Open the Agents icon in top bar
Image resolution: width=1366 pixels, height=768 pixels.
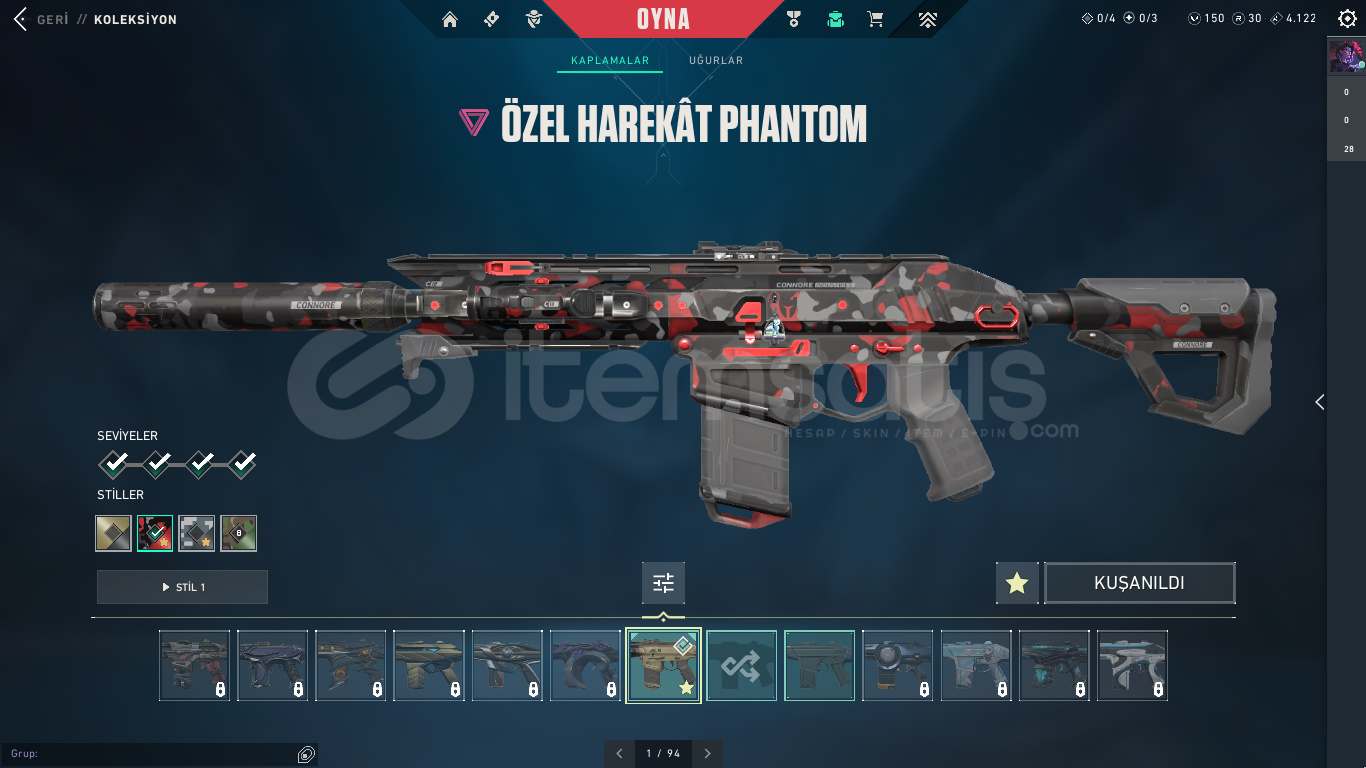click(533, 19)
